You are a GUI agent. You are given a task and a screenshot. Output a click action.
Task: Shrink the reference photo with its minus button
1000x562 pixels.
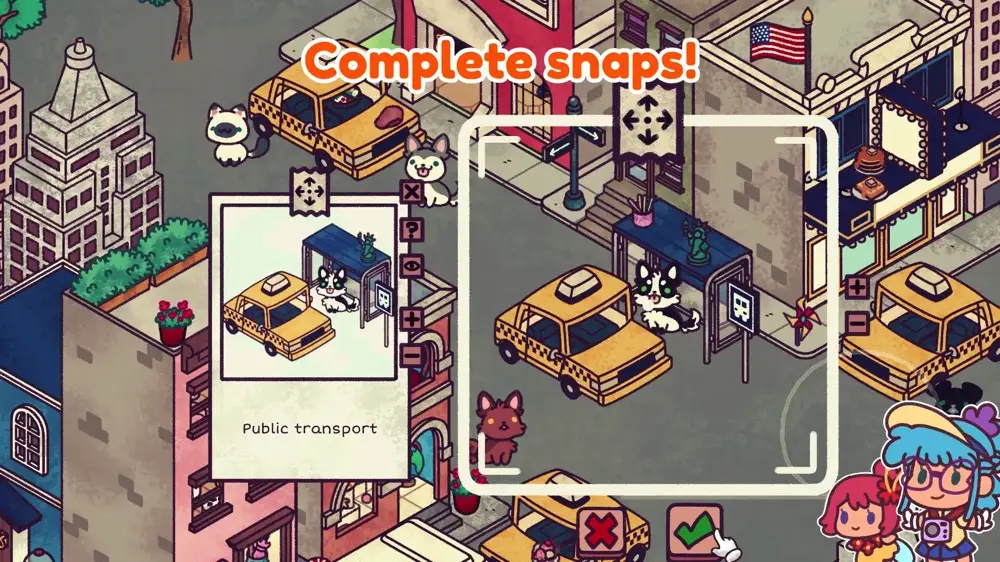pos(411,354)
